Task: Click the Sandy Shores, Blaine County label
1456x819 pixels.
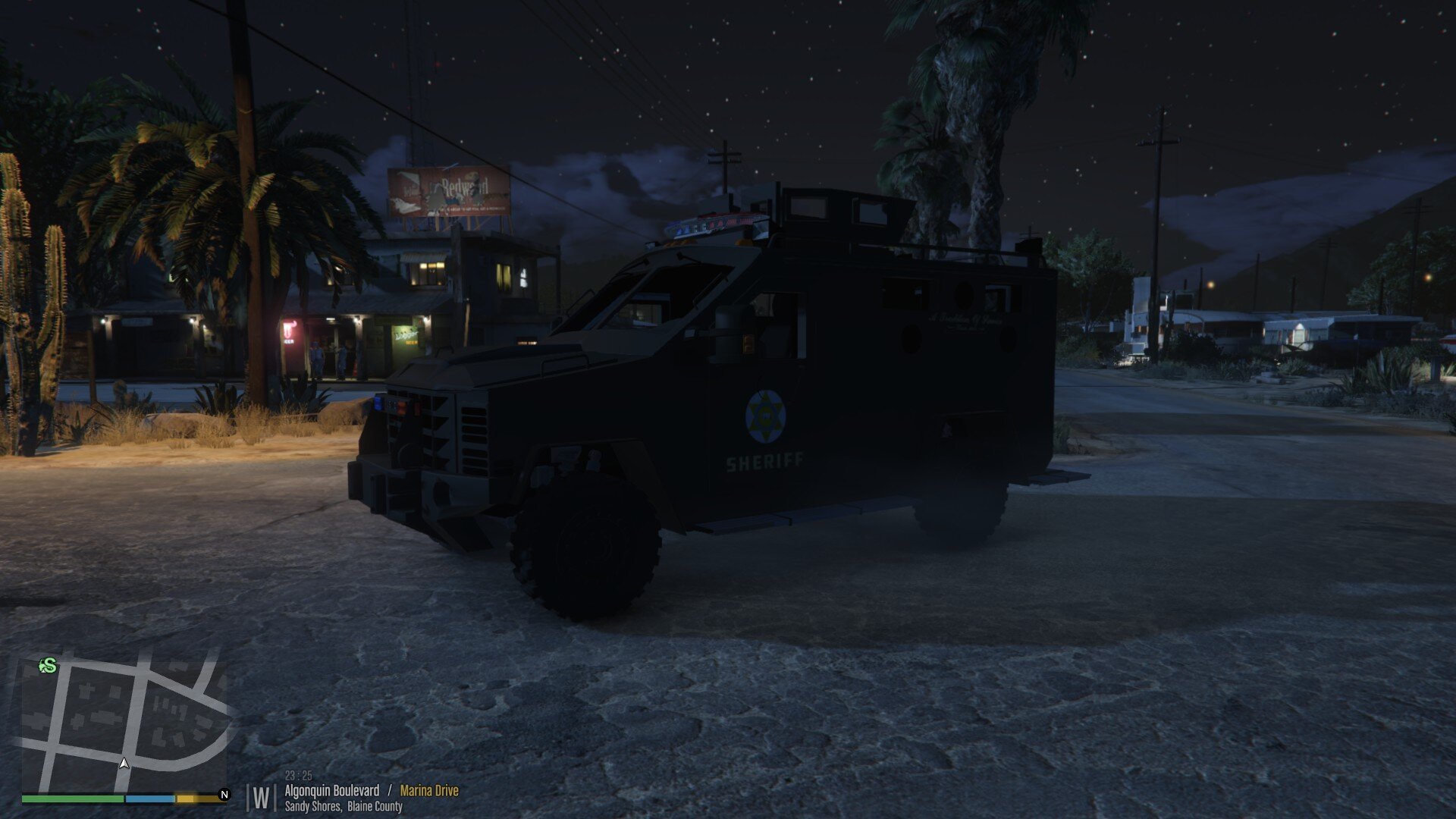Action: pyautogui.click(x=343, y=808)
